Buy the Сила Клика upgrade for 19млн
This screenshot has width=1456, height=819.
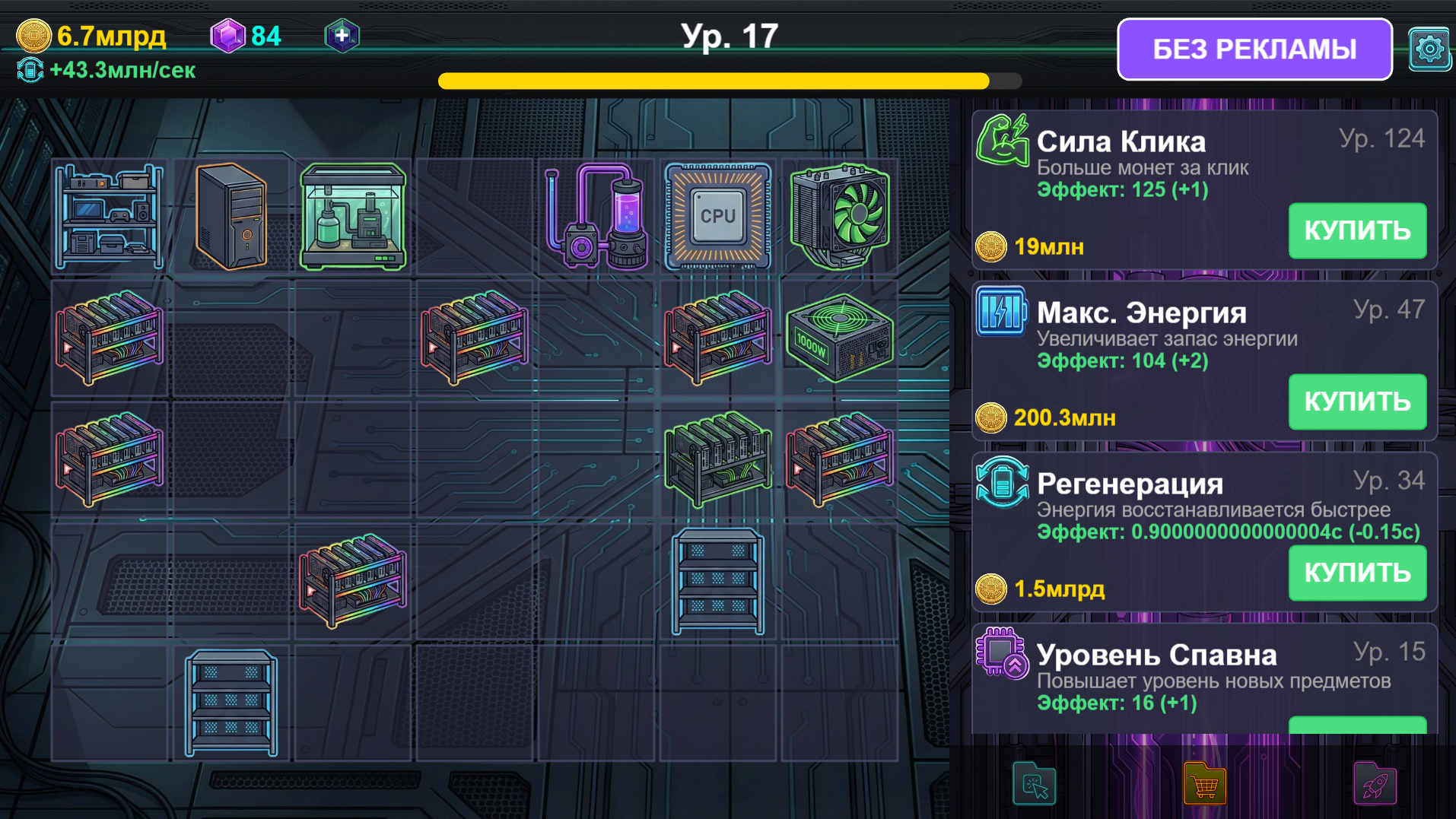coord(1357,230)
